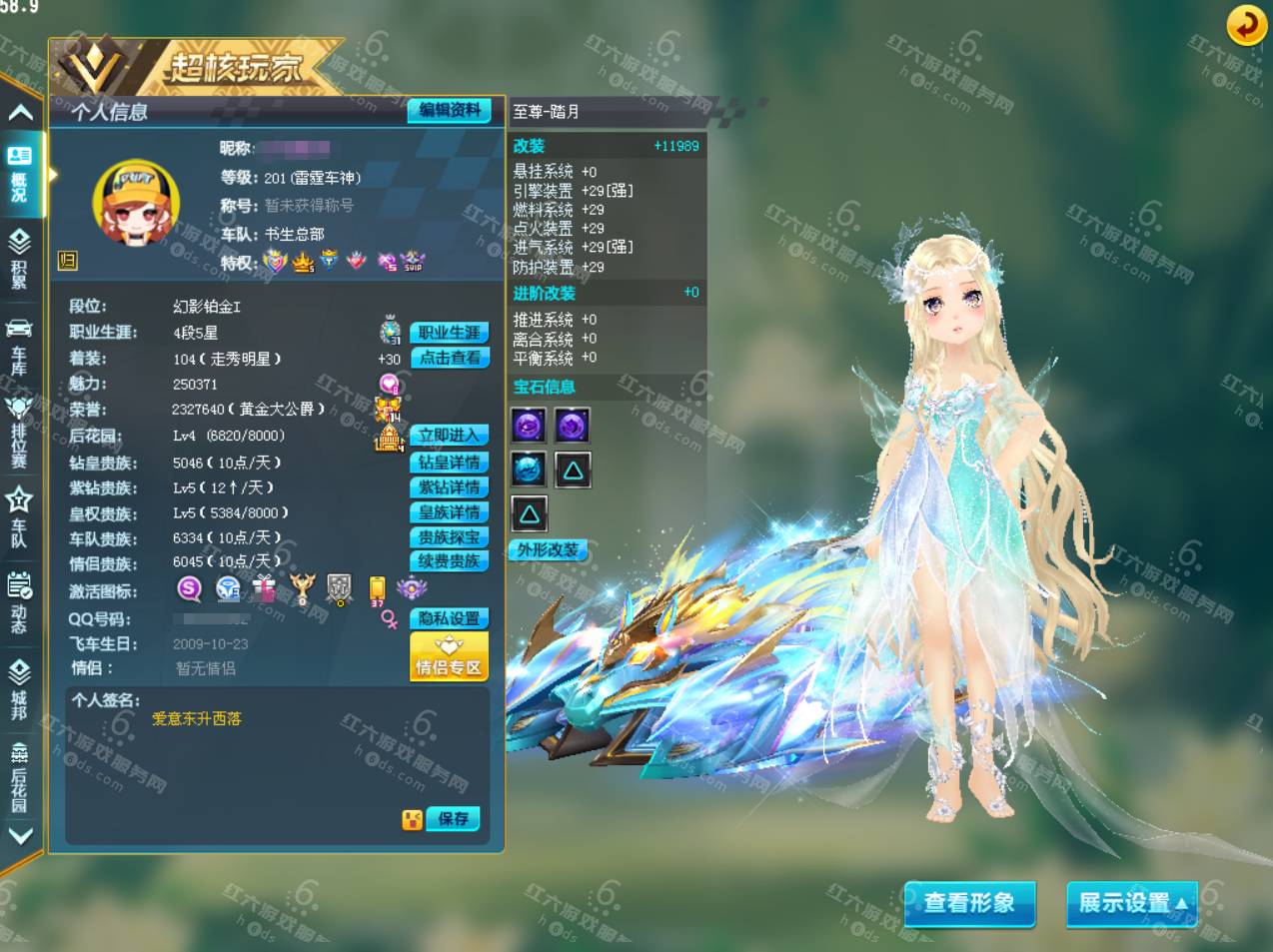Open the 职业生涯 career button
1273x952 pixels.
point(449,333)
